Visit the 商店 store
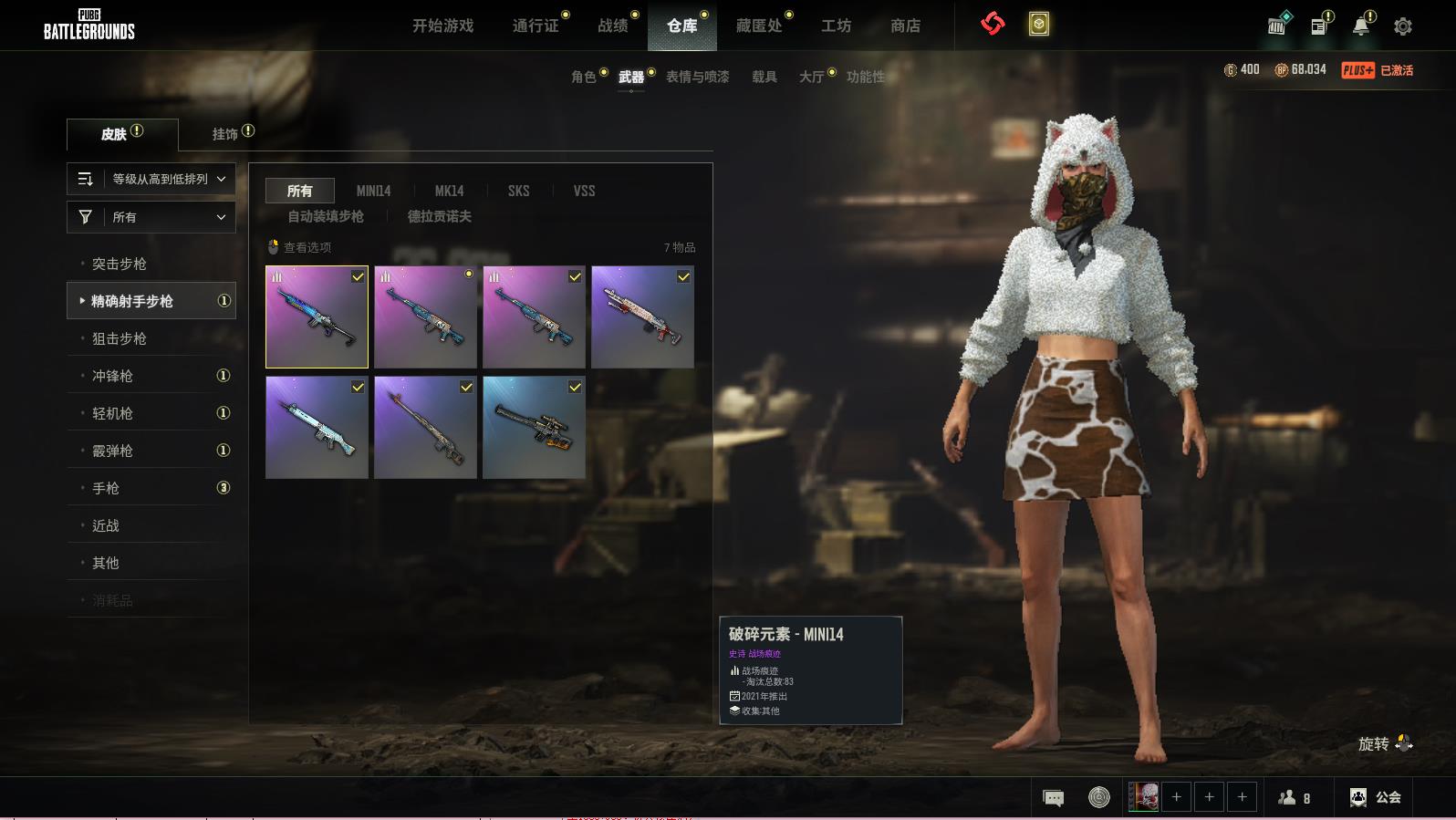Screen dimensions: 1456x820 pos(905,26)
